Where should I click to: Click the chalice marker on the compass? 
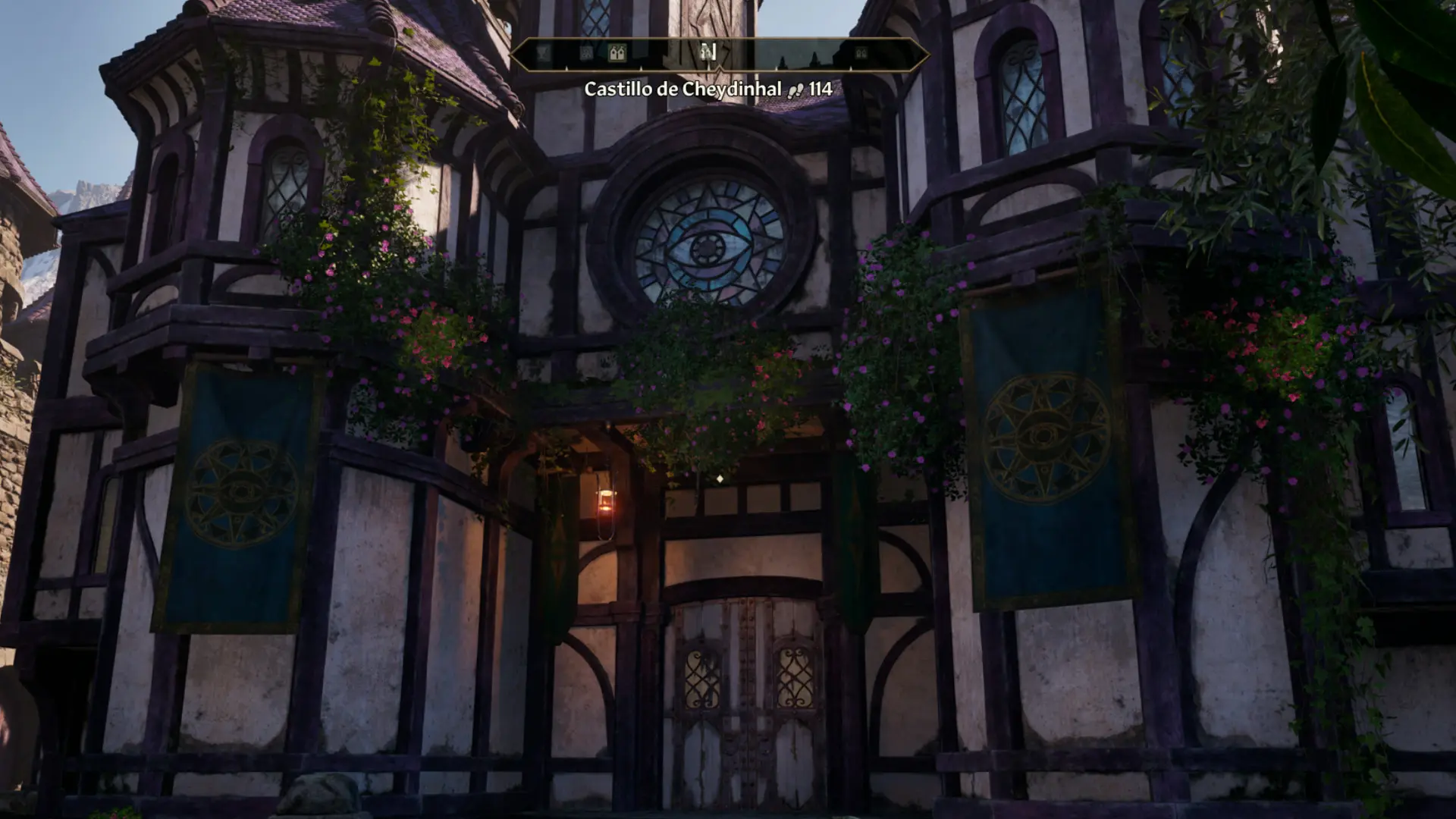pyautogui.click(x=543, y=53)
